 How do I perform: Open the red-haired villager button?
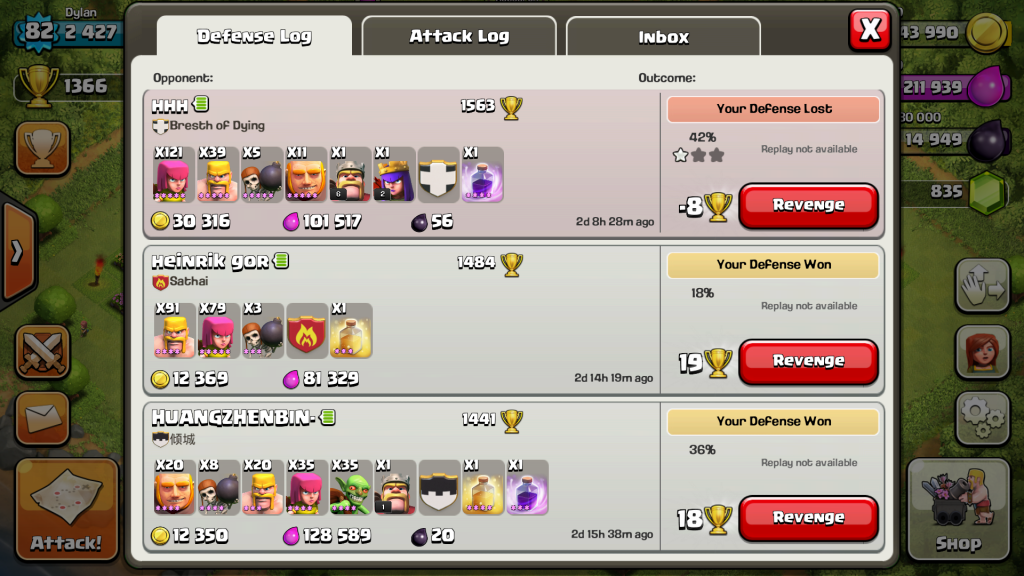981,351
